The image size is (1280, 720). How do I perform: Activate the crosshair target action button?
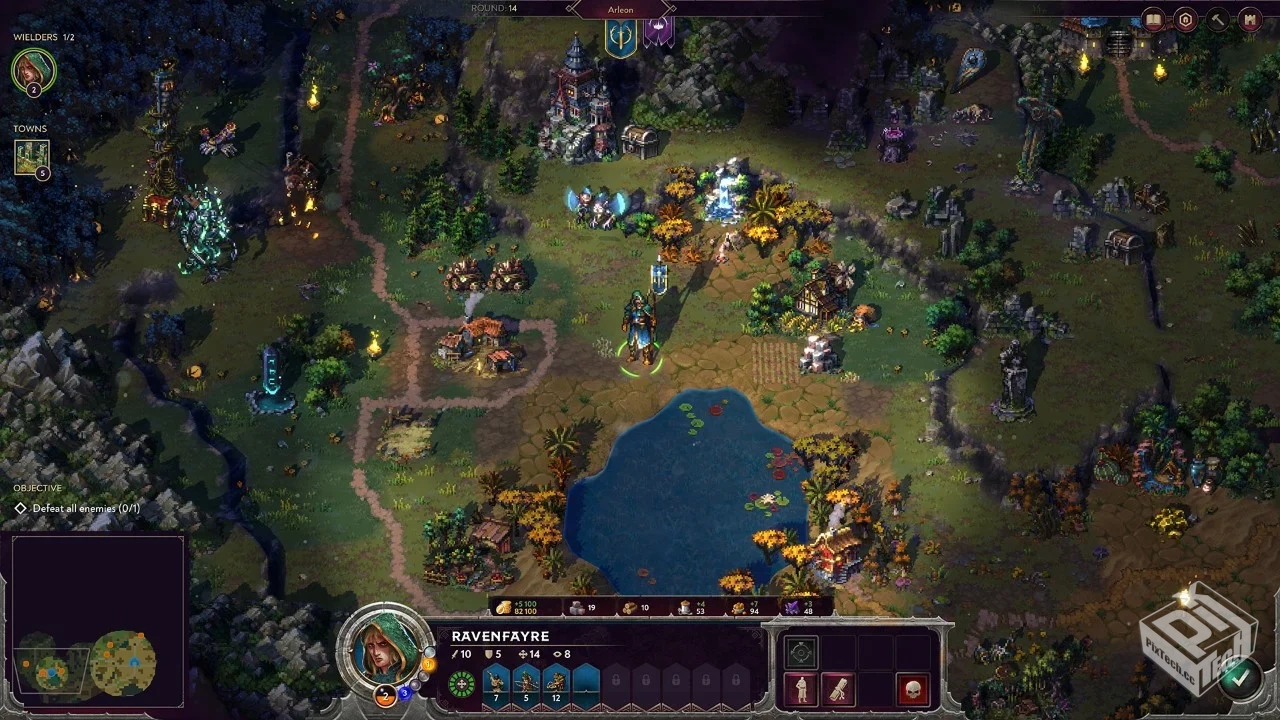point(800,653)
